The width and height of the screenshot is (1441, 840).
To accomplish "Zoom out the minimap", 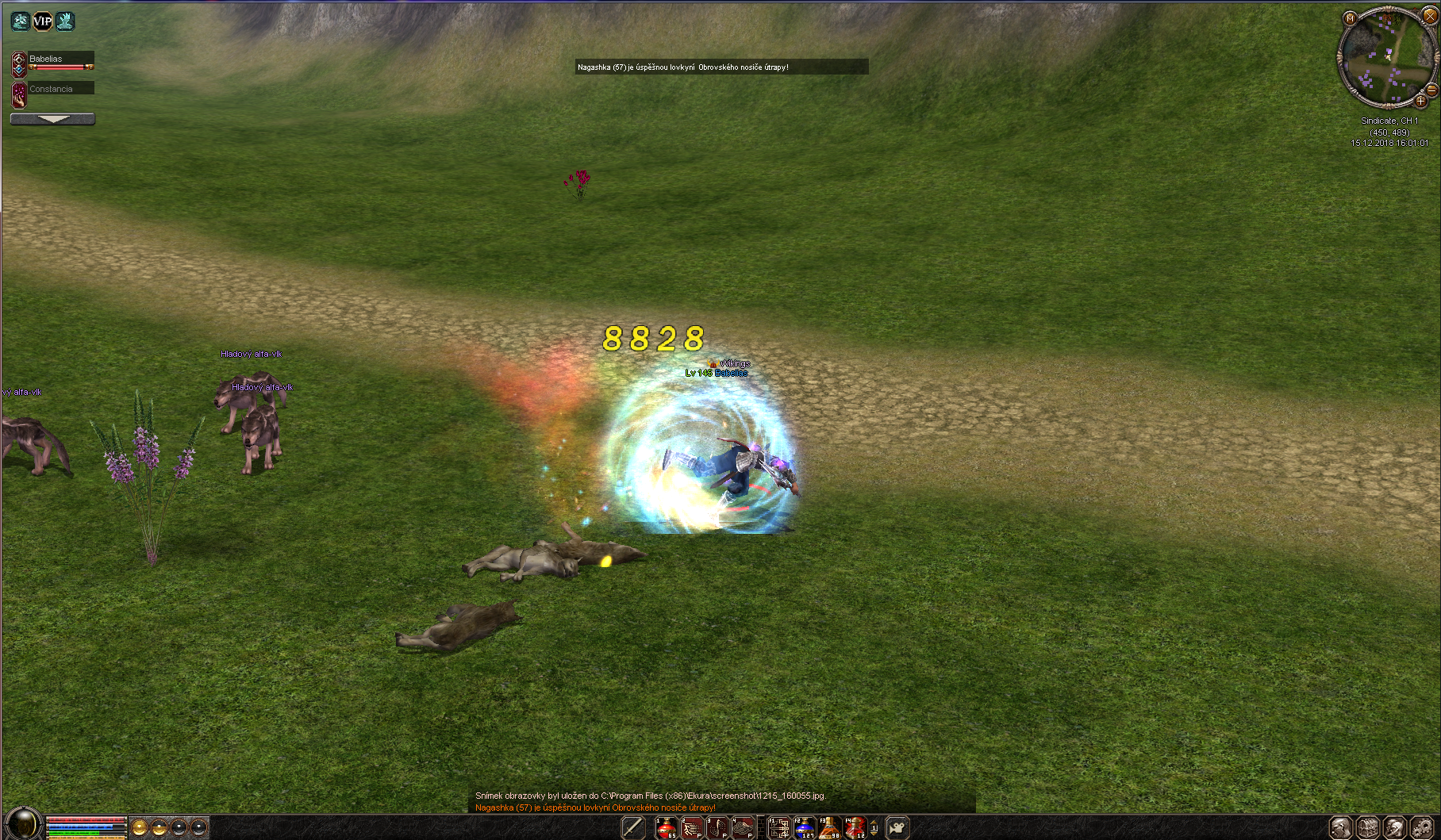I will coord(1432,90).
